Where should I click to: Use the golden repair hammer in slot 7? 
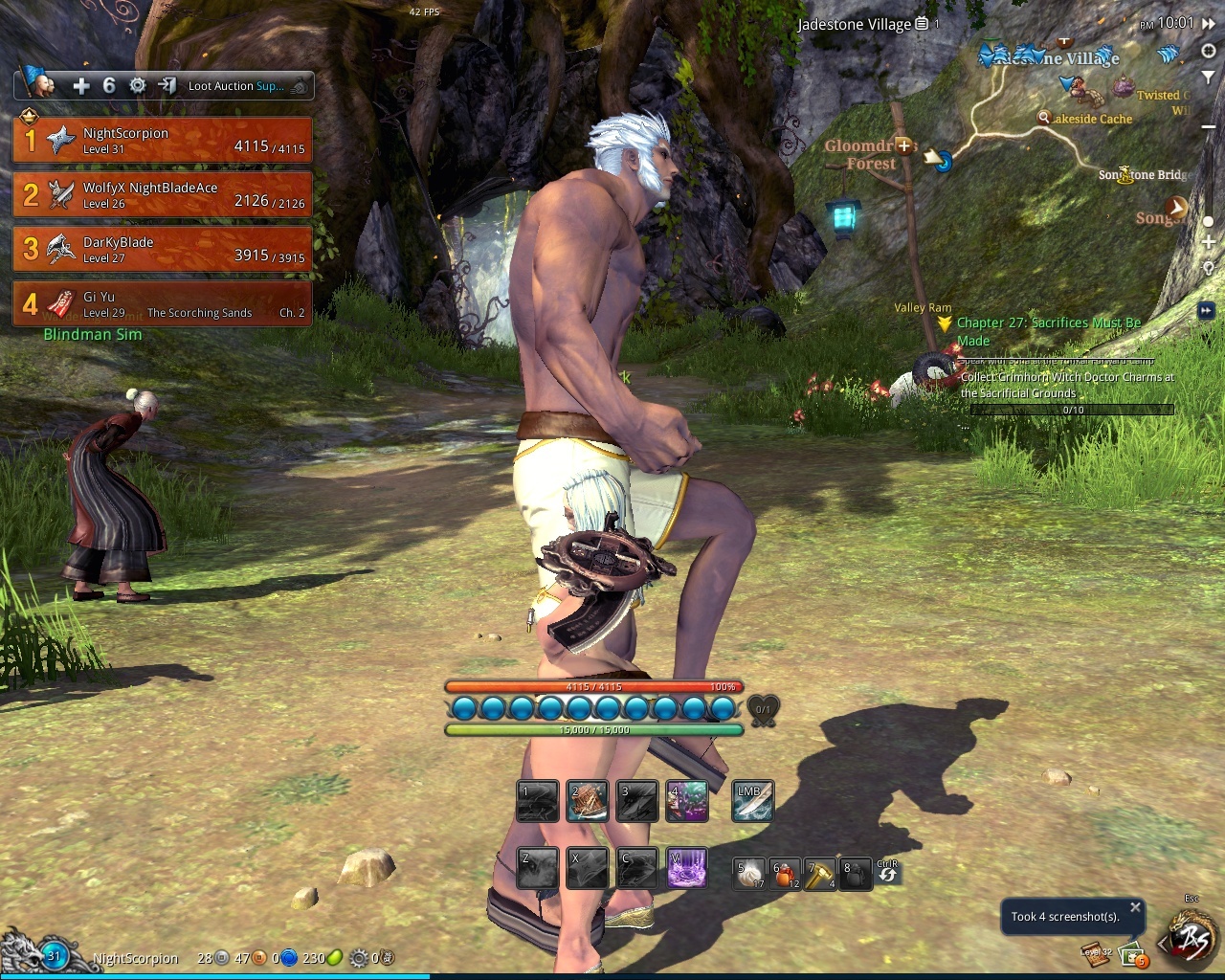820,874
